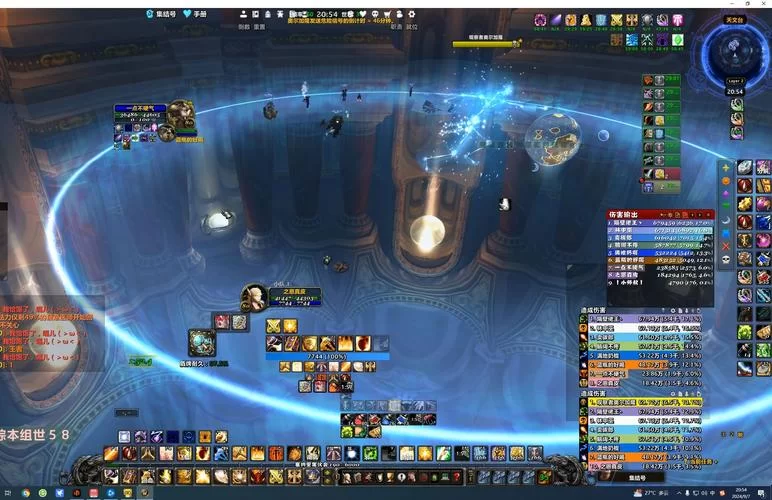
Task: Open the 集结号 menu at top
Action: coord(163,14)
